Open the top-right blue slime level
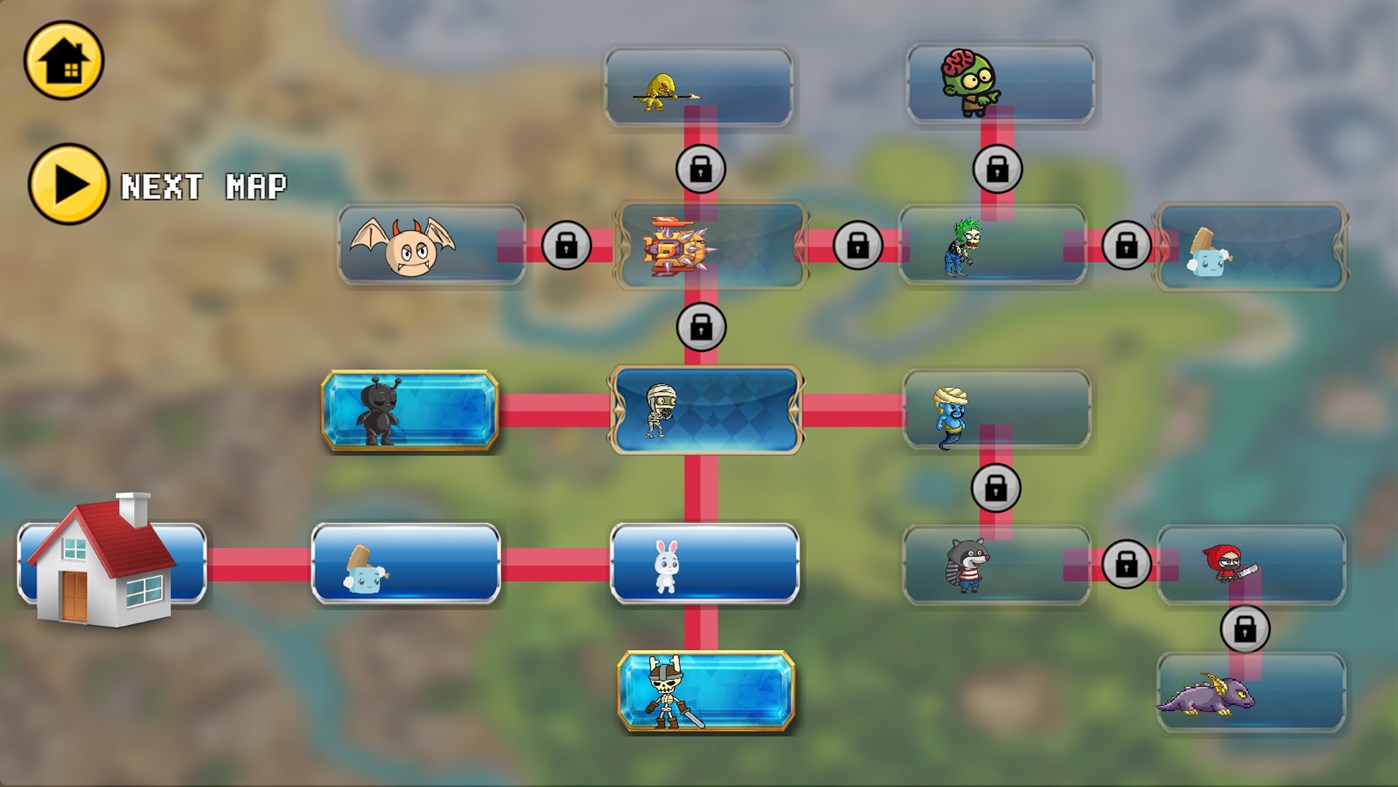 click(1250, 243)
